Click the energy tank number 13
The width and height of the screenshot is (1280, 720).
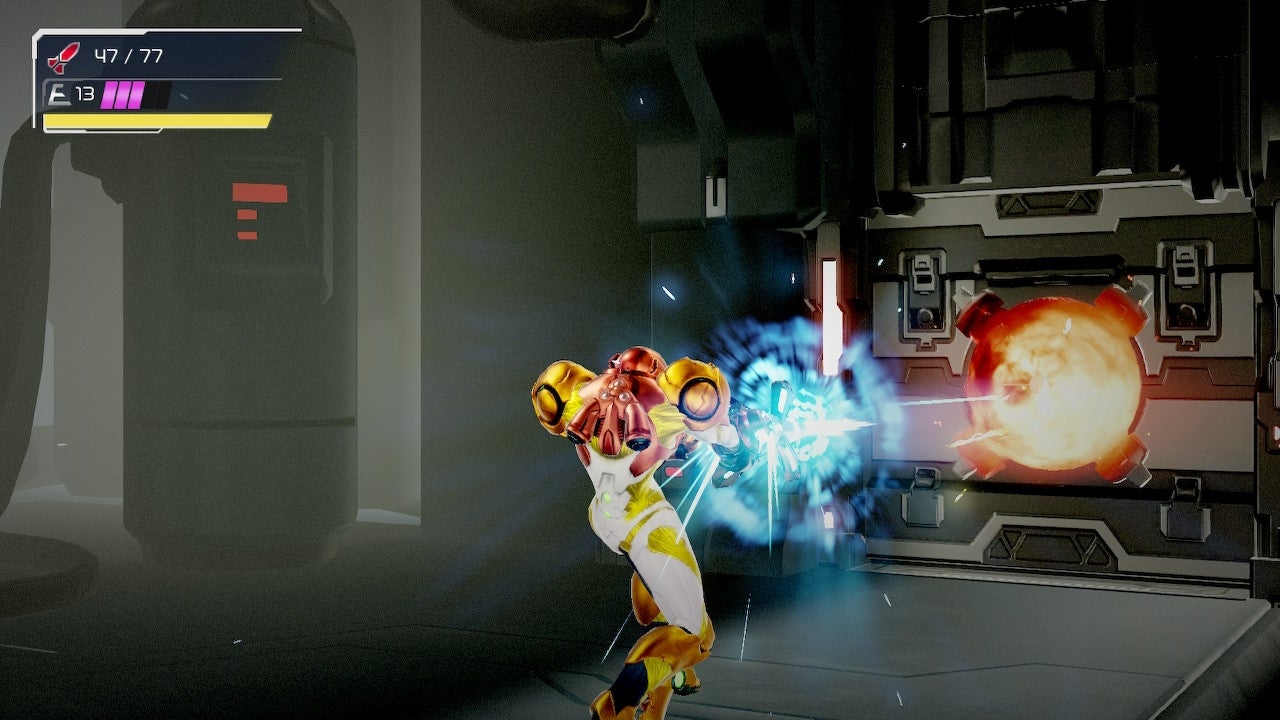[x=85, y=93]
